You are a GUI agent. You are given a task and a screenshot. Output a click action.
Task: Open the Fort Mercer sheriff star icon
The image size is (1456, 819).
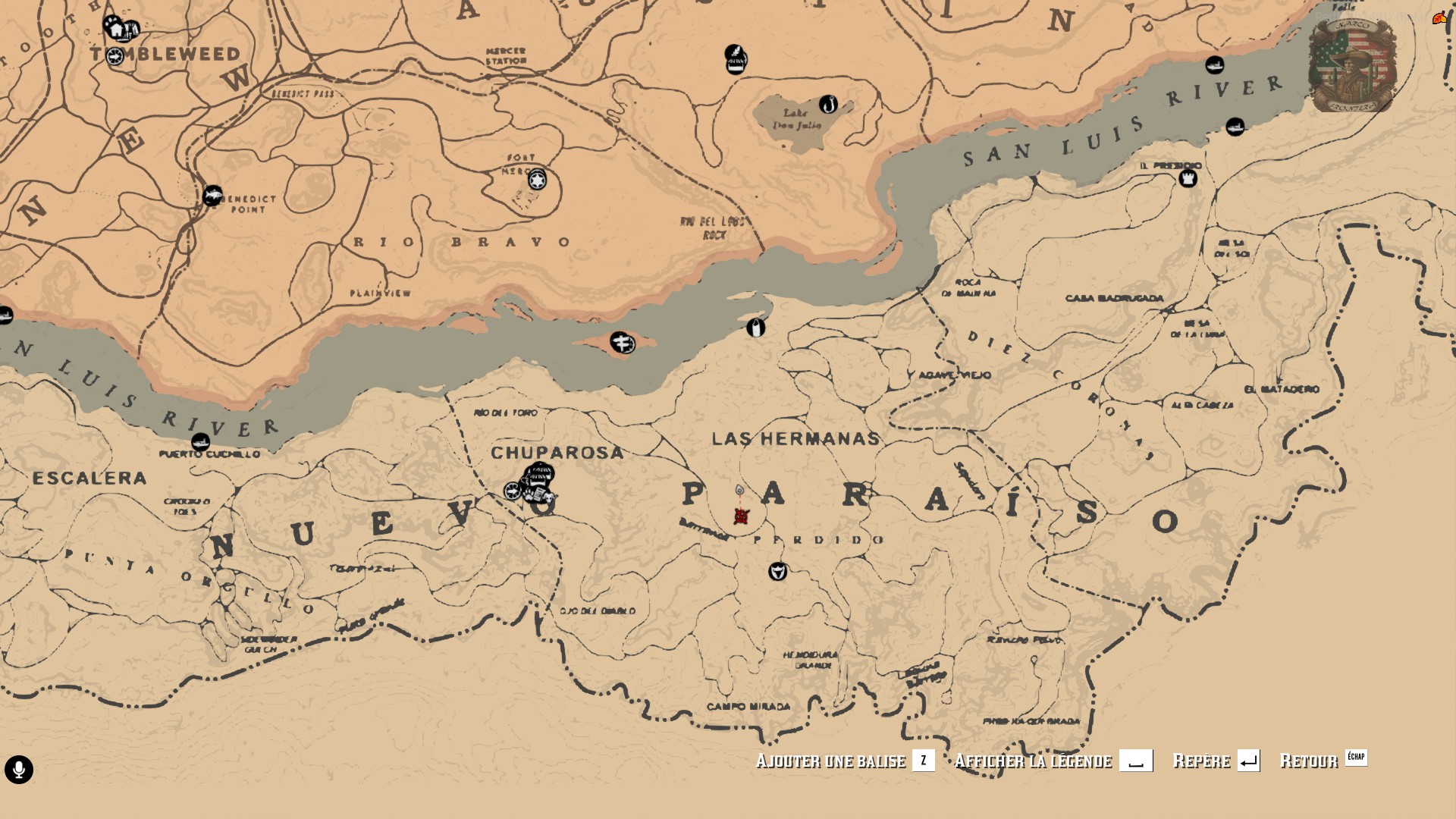pos(535,180)
